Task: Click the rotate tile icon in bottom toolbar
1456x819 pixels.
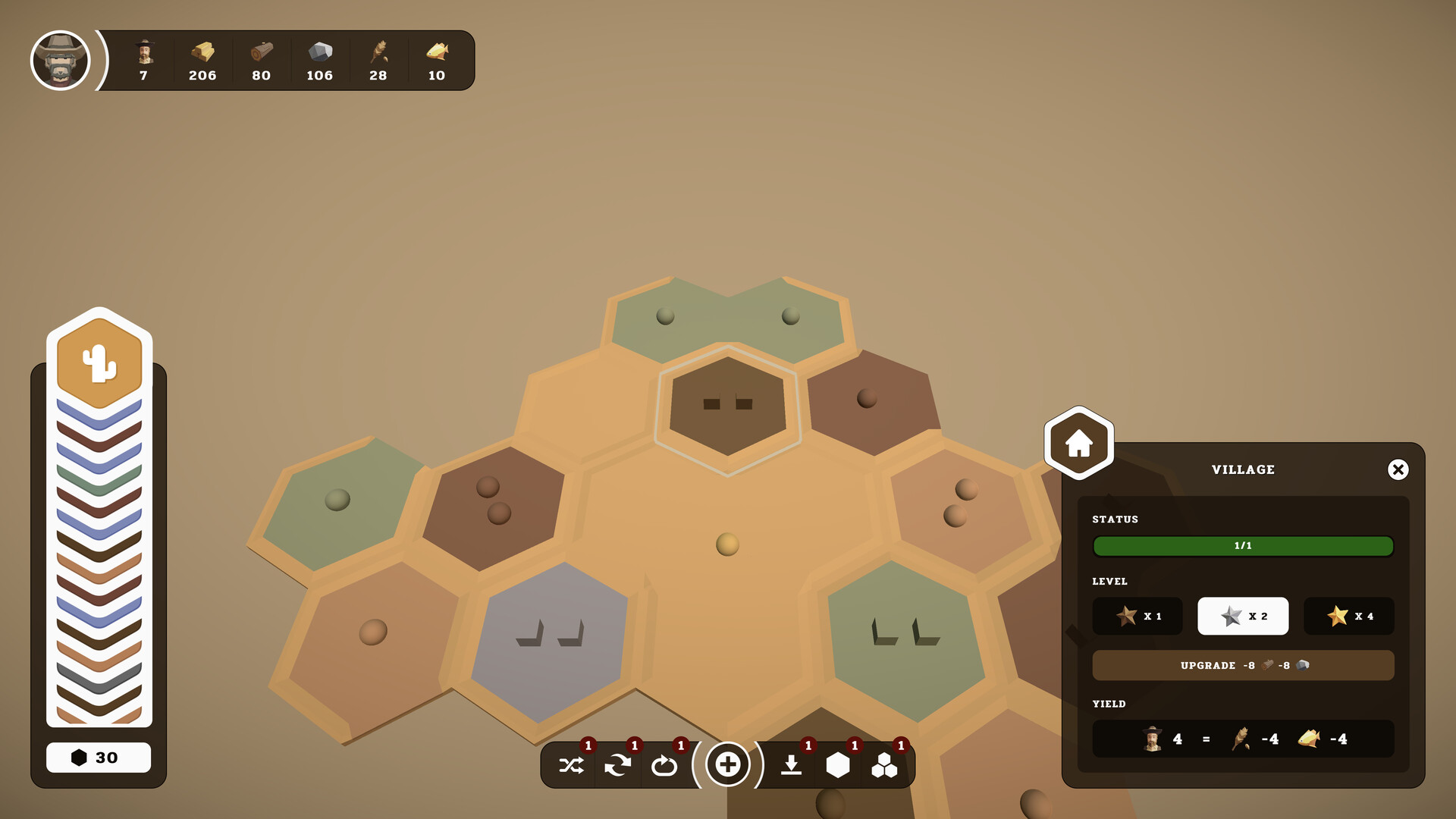Action: (619, 765)
